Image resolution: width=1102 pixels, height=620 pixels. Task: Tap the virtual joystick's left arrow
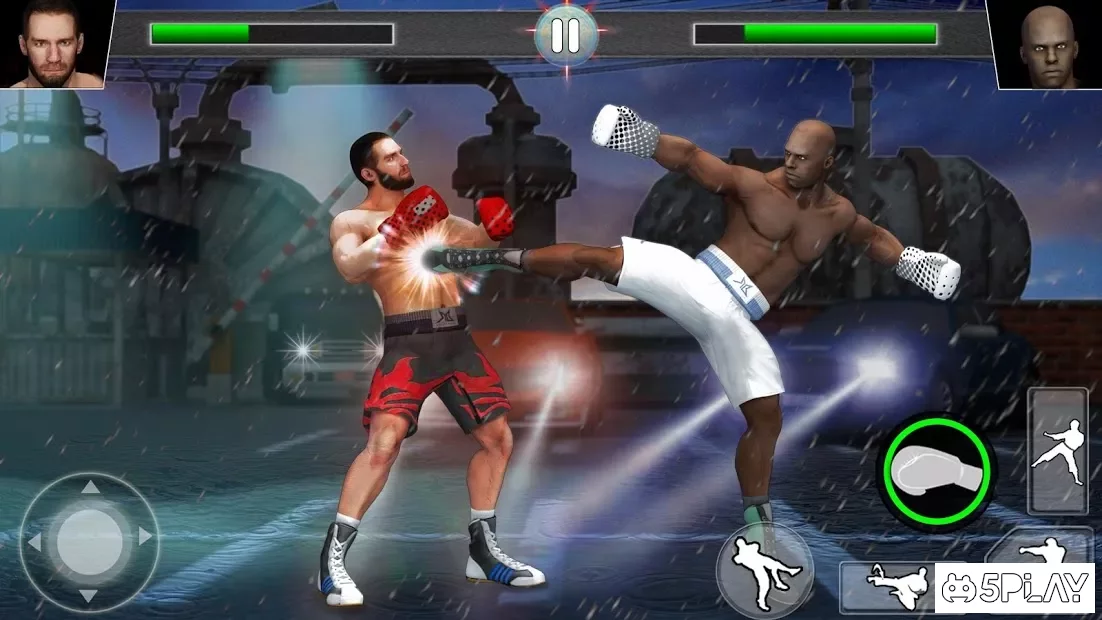point(35,542)
